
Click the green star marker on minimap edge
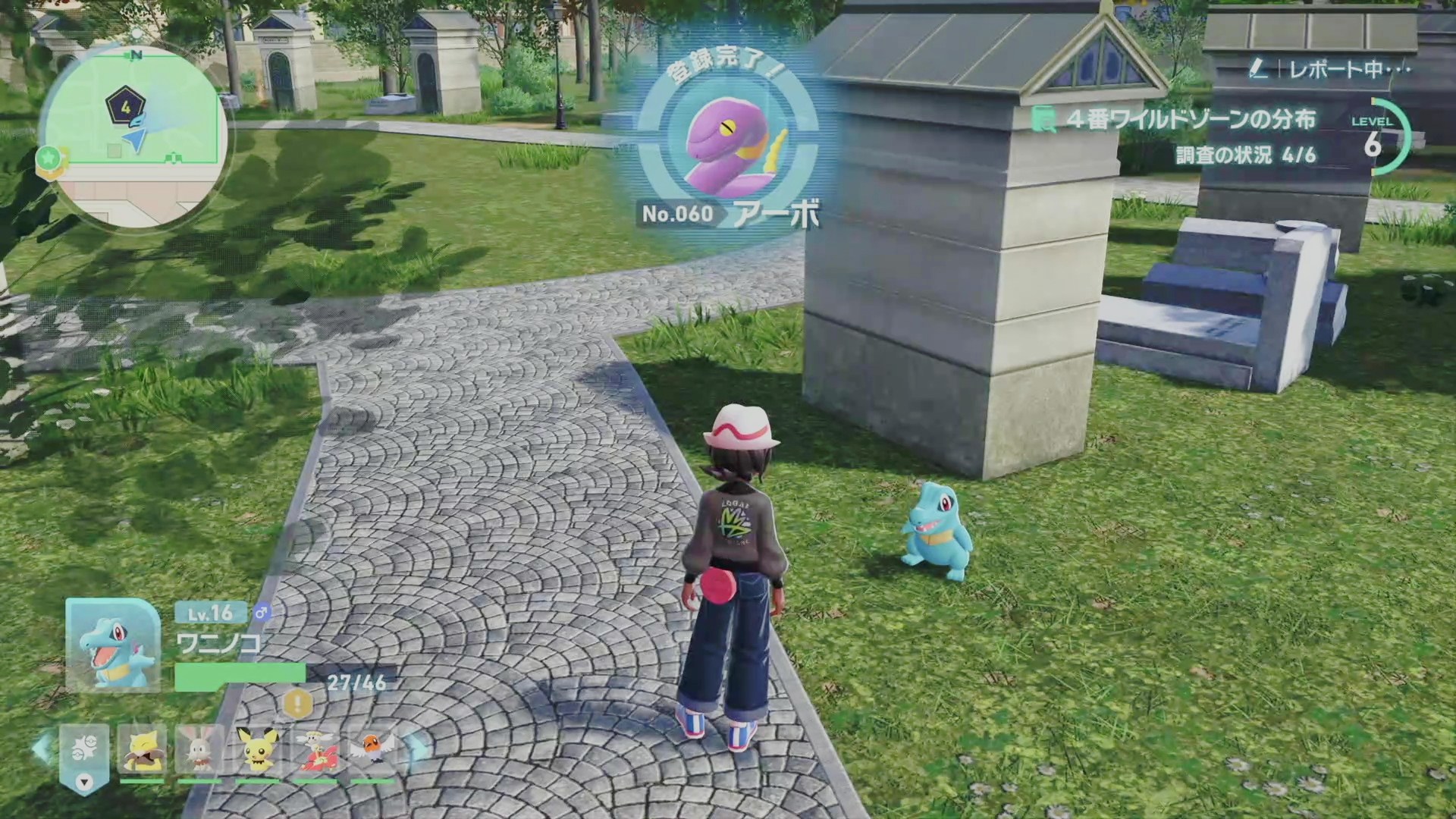point(50,159)
